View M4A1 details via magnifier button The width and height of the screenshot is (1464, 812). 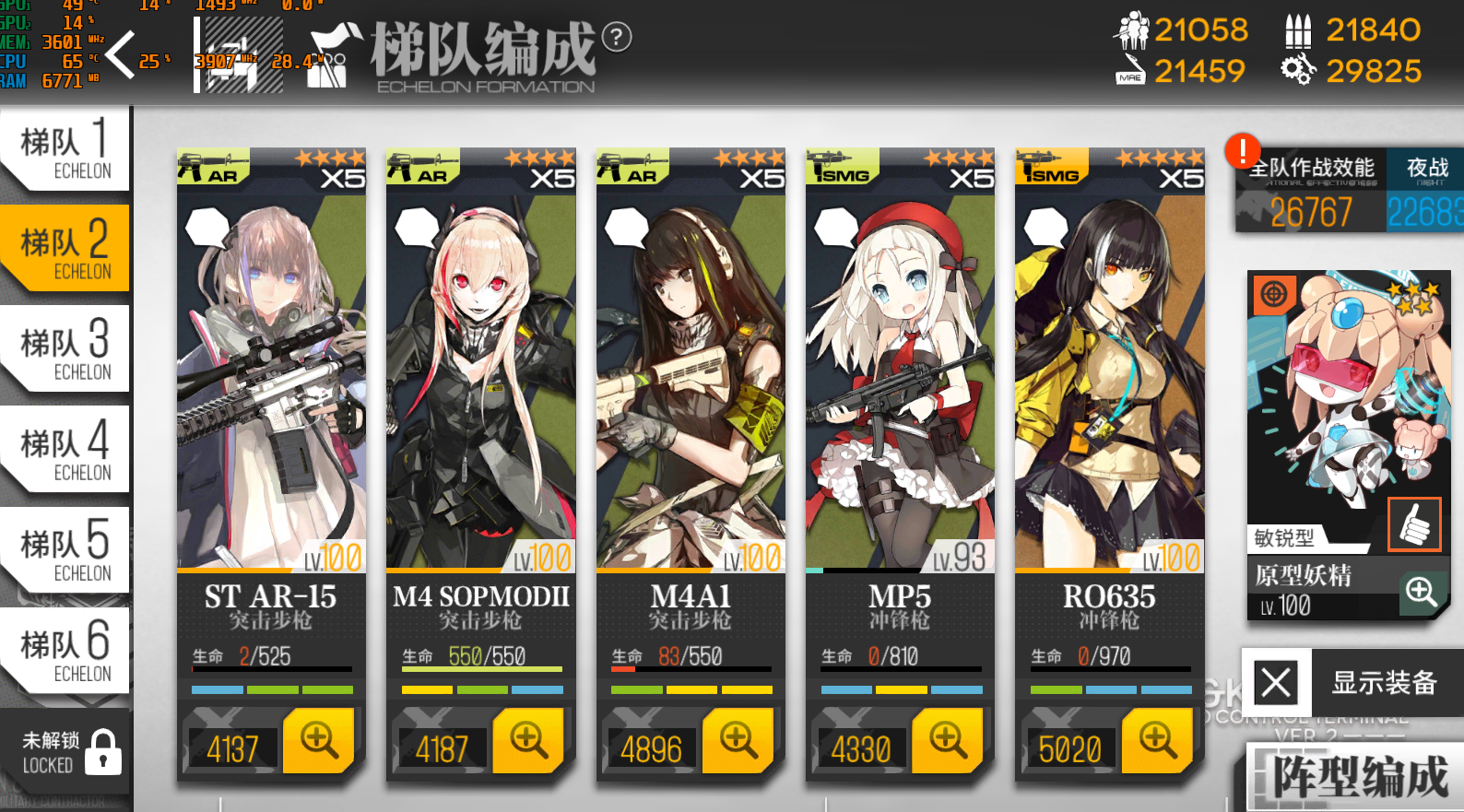coord(738,740)
